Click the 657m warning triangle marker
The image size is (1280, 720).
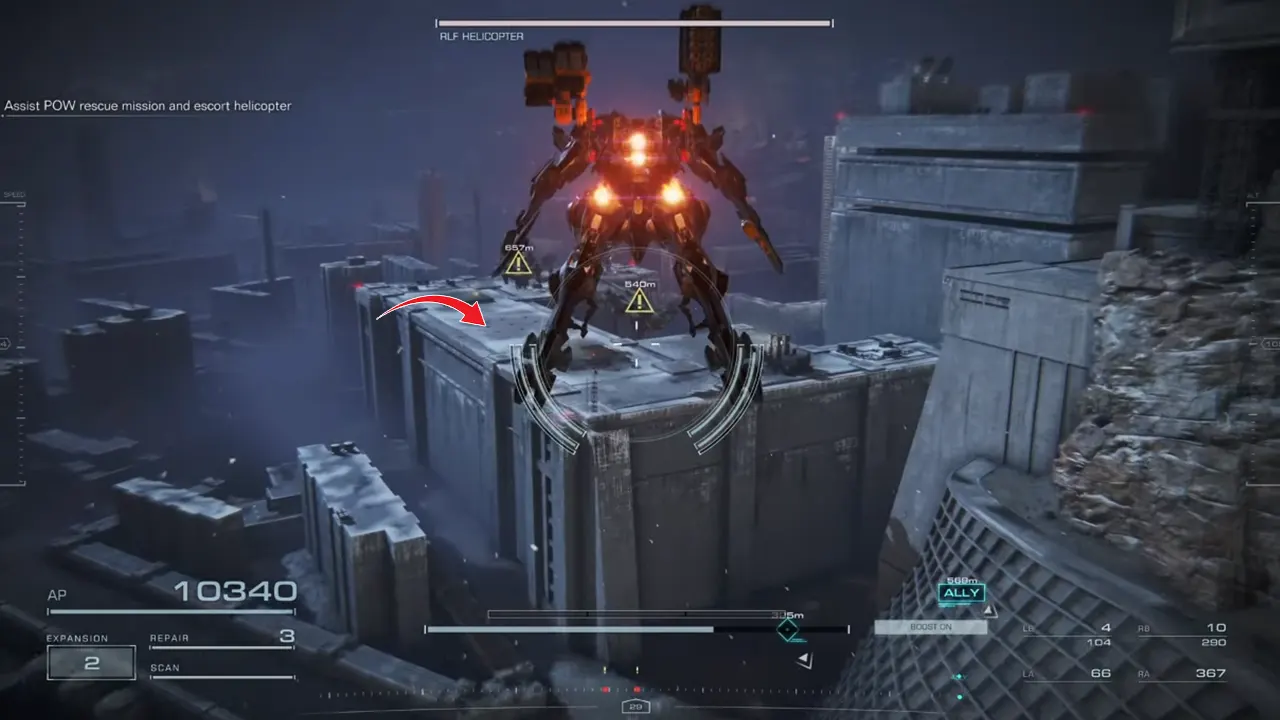click(x=518, y=264)
